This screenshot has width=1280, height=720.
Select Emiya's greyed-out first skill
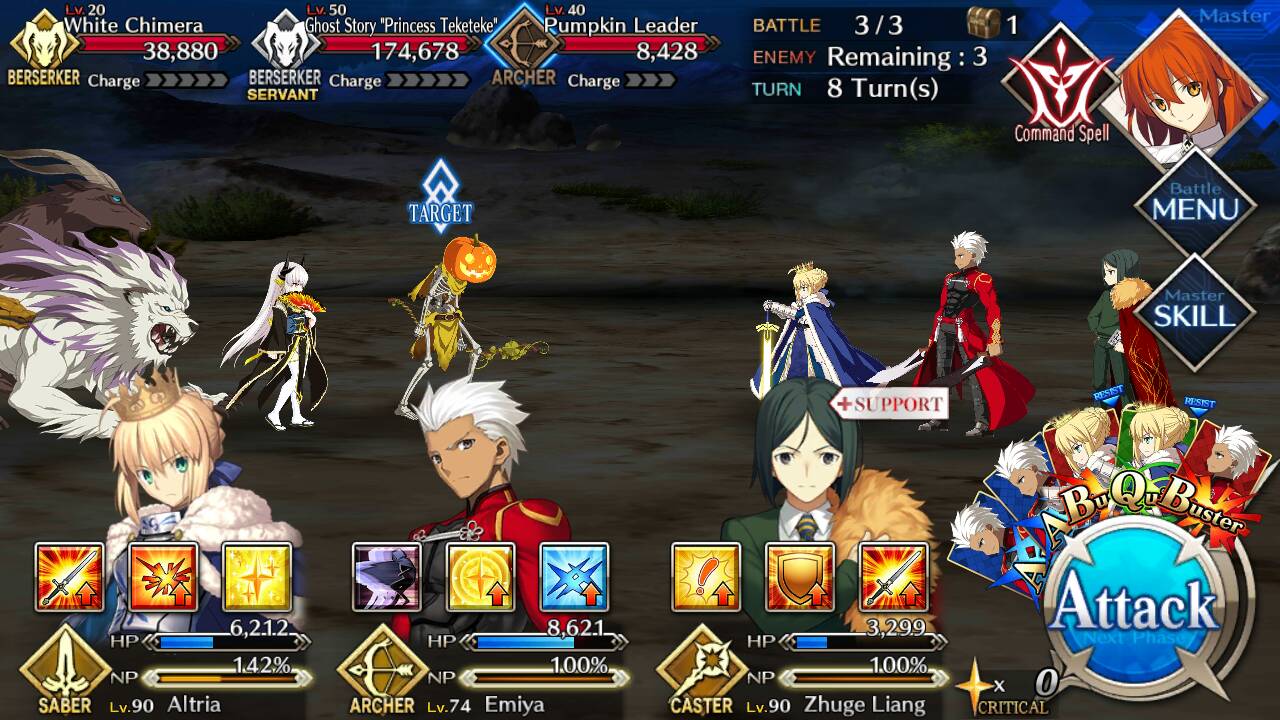(x=387, y=577)
